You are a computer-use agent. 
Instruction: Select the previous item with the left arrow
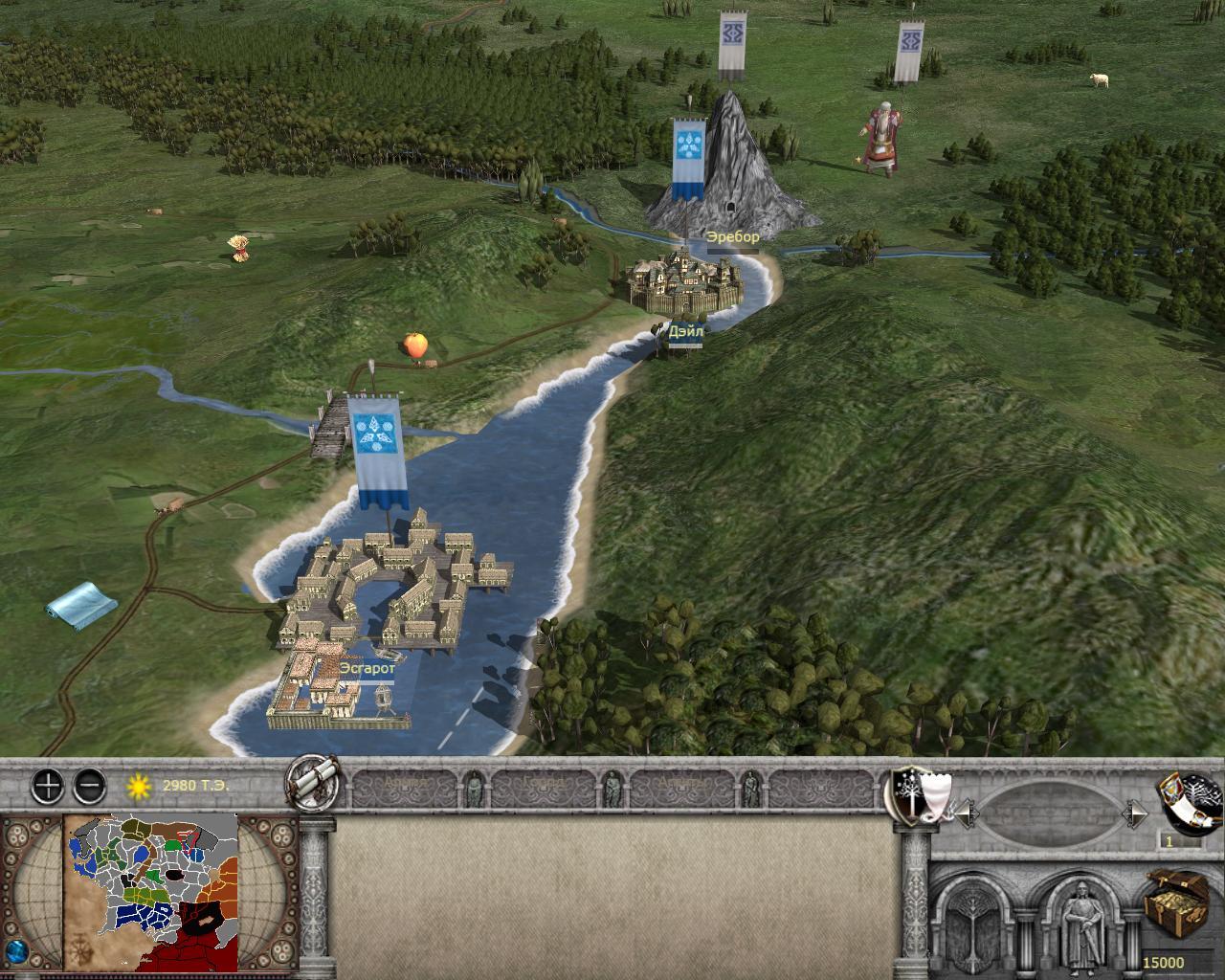coord(967,814)
